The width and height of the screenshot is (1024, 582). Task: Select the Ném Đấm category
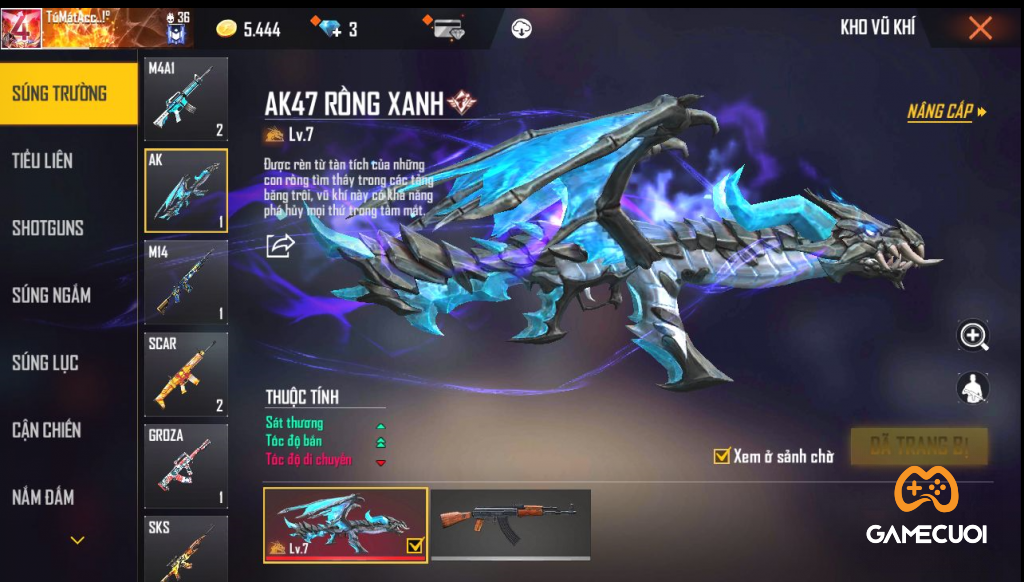click(x=43, y=497)
